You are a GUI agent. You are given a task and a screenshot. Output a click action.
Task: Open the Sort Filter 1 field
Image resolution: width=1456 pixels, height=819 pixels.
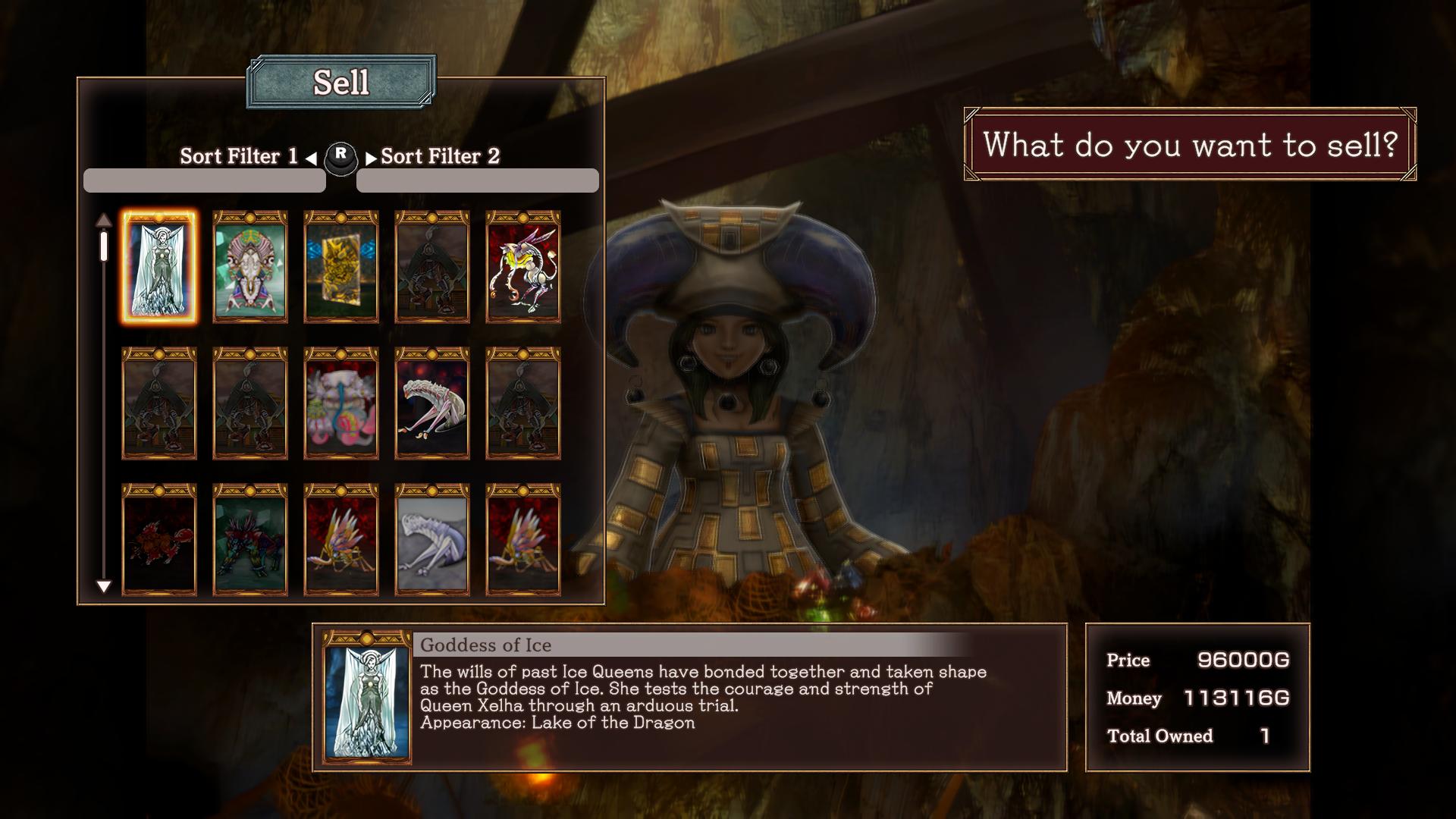205,180
